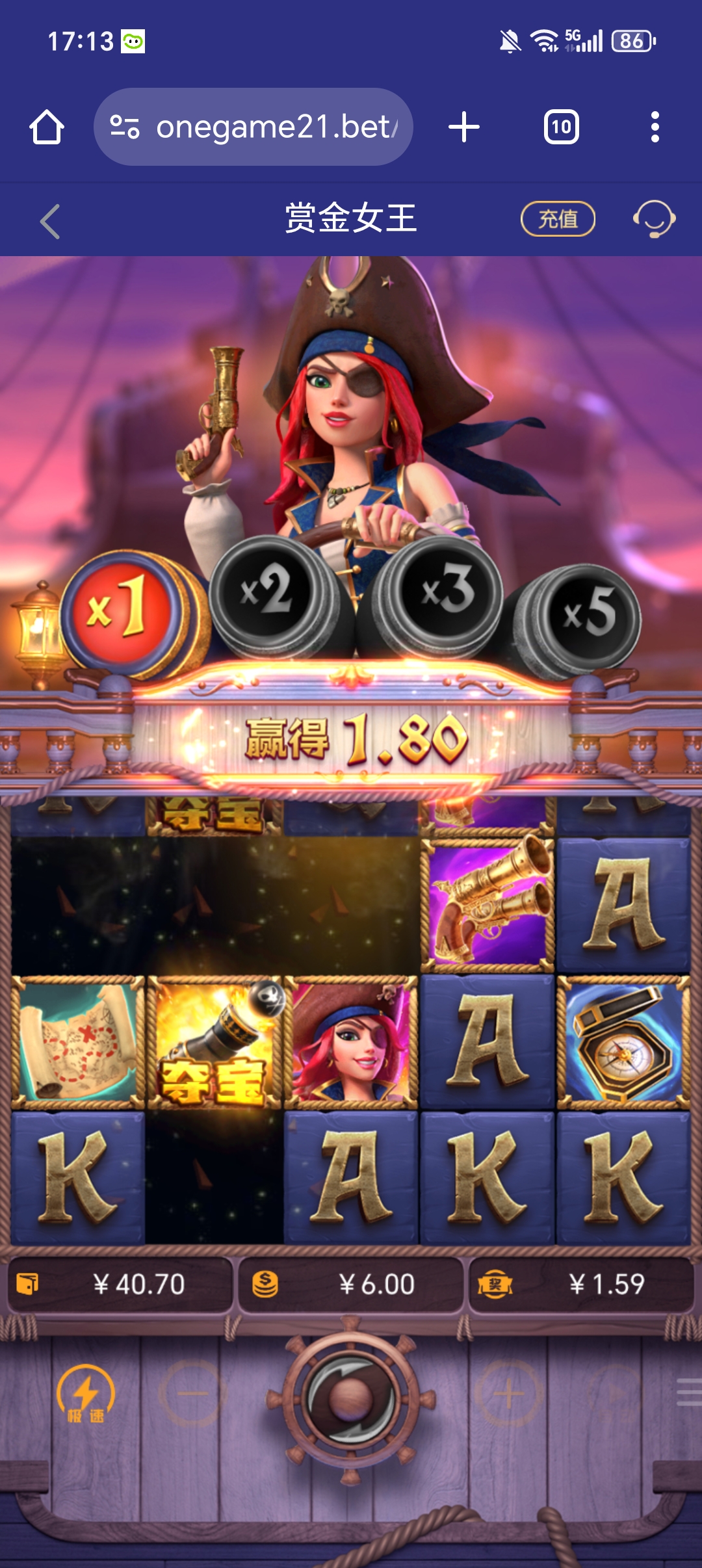Go to the browser home page
The width and height of the screenshot is (702, 1568).
coord(47,127)
